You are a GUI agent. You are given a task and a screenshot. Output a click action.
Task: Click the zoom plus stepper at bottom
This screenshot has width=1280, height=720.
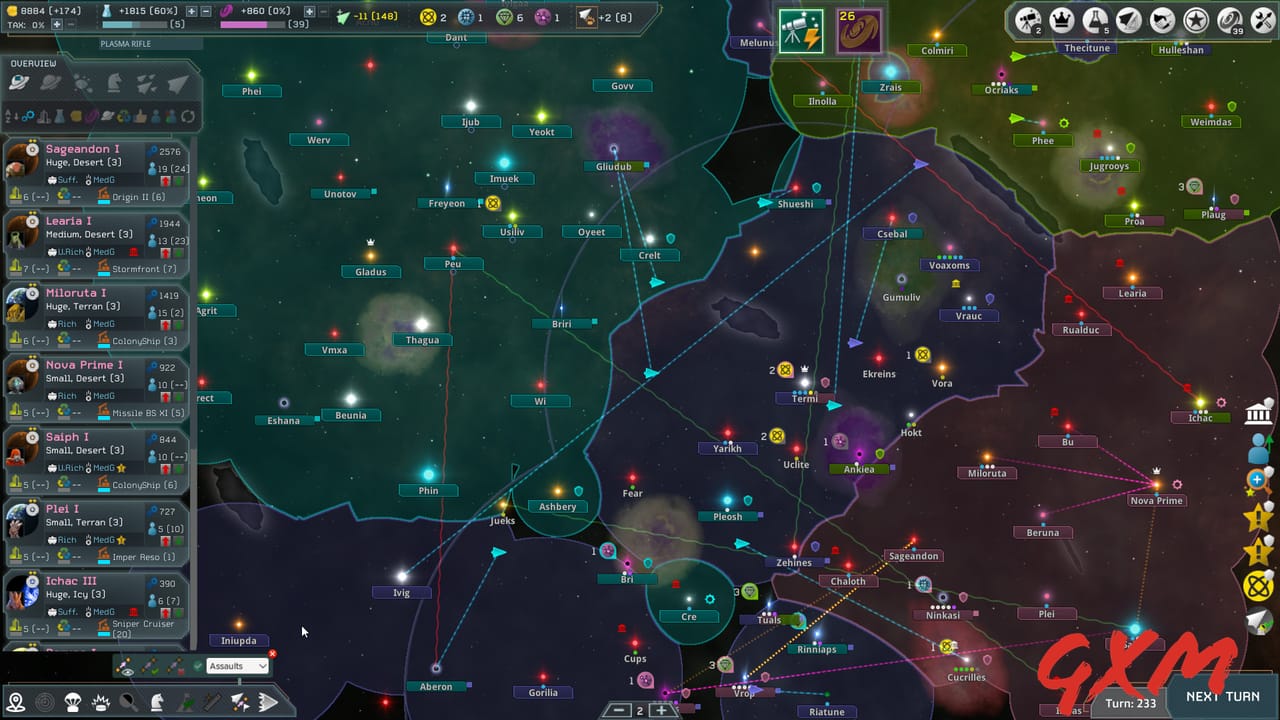(662, 710)
